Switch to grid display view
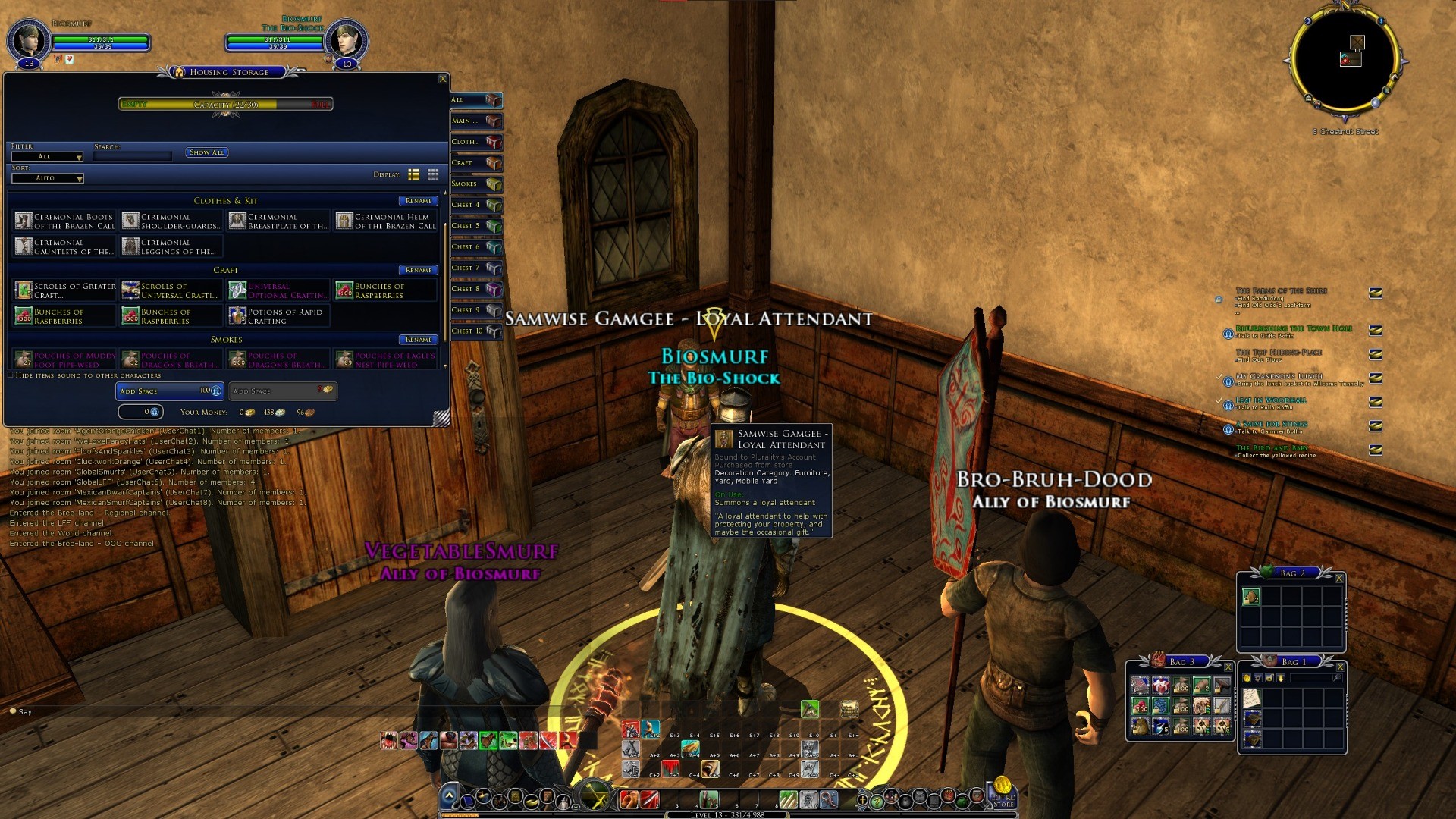Viewport: 1456px width, 819px height. pos(433,174)
